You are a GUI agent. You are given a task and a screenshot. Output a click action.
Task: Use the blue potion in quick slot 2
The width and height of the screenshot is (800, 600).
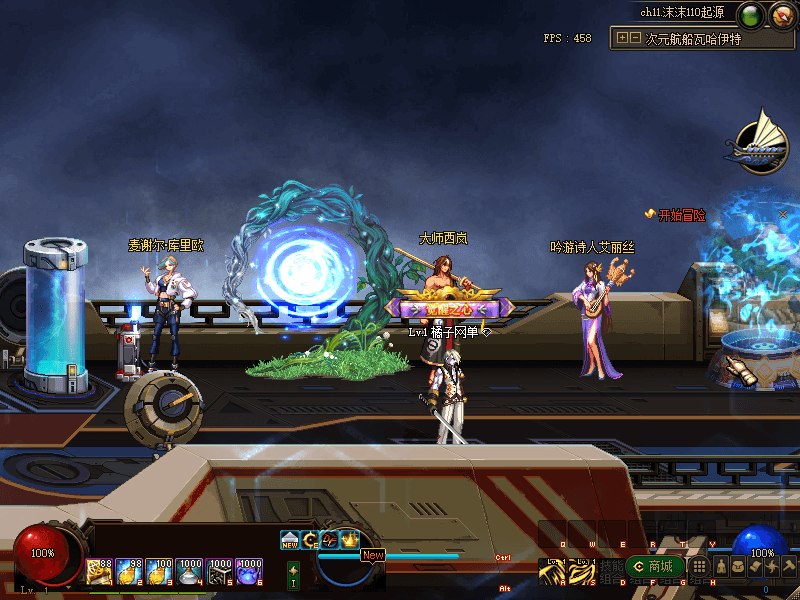tap(129, 571)
